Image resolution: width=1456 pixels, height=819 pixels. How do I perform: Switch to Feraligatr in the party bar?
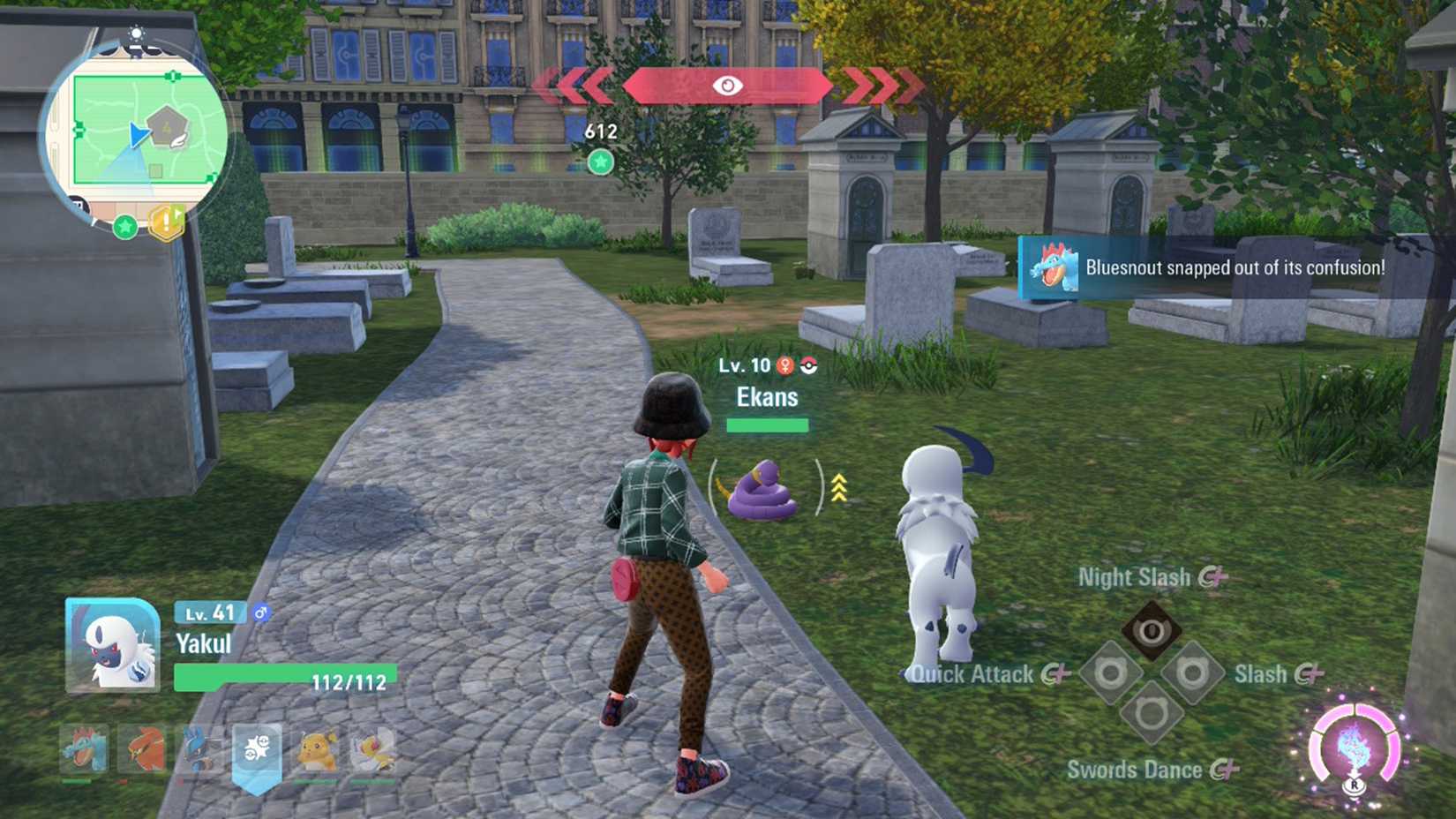coord(84,749)
